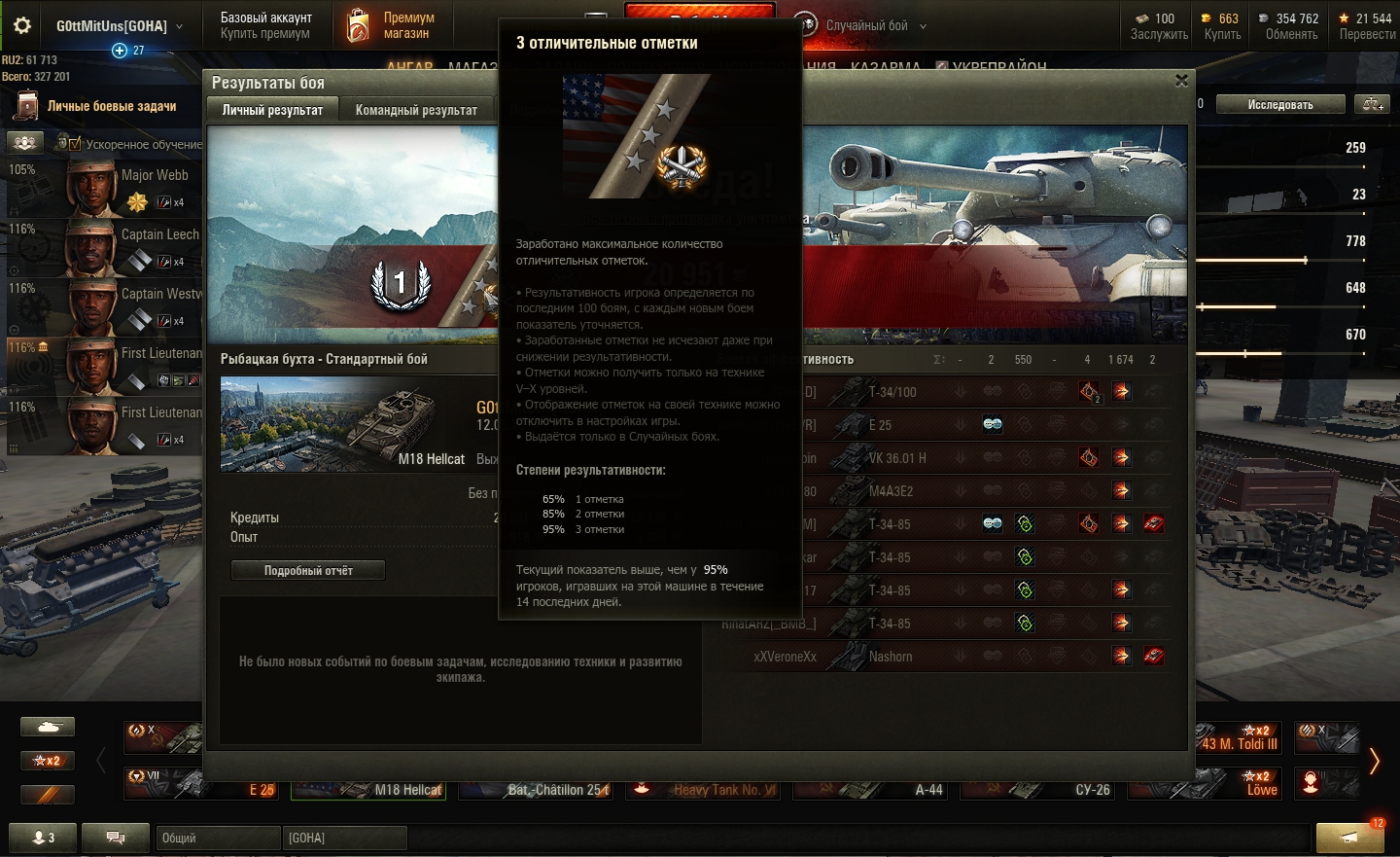
Task: Click Купить премиум account link
Action: pyautogui.click(x=265, y=34)
